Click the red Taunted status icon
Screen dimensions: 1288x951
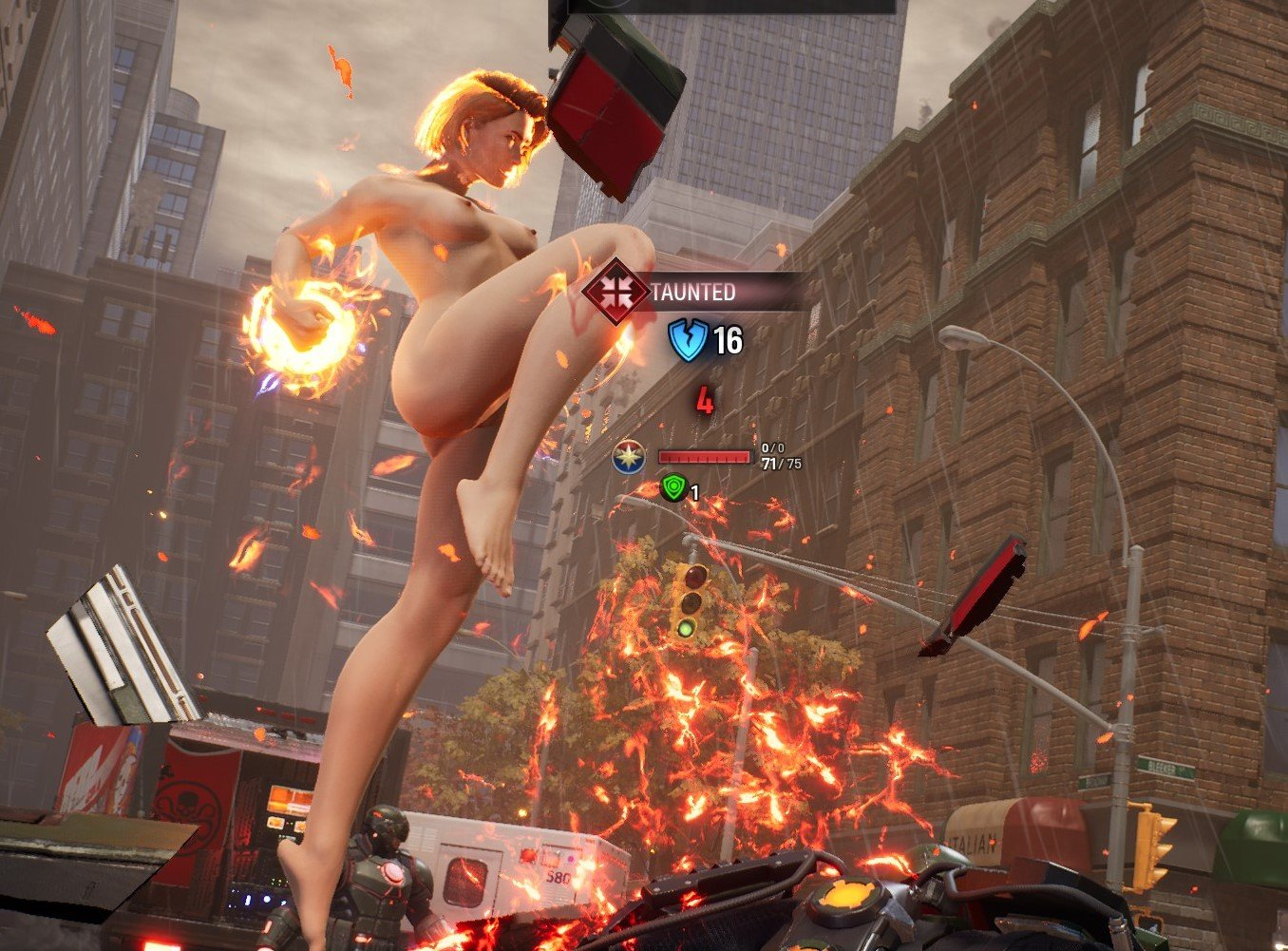(616, 292)
